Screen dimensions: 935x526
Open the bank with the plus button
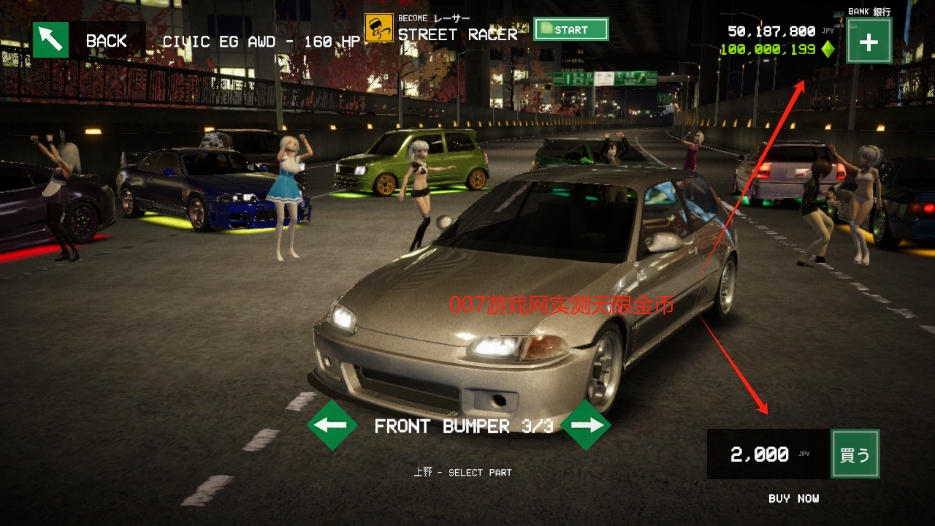click(x=869, y=43)
